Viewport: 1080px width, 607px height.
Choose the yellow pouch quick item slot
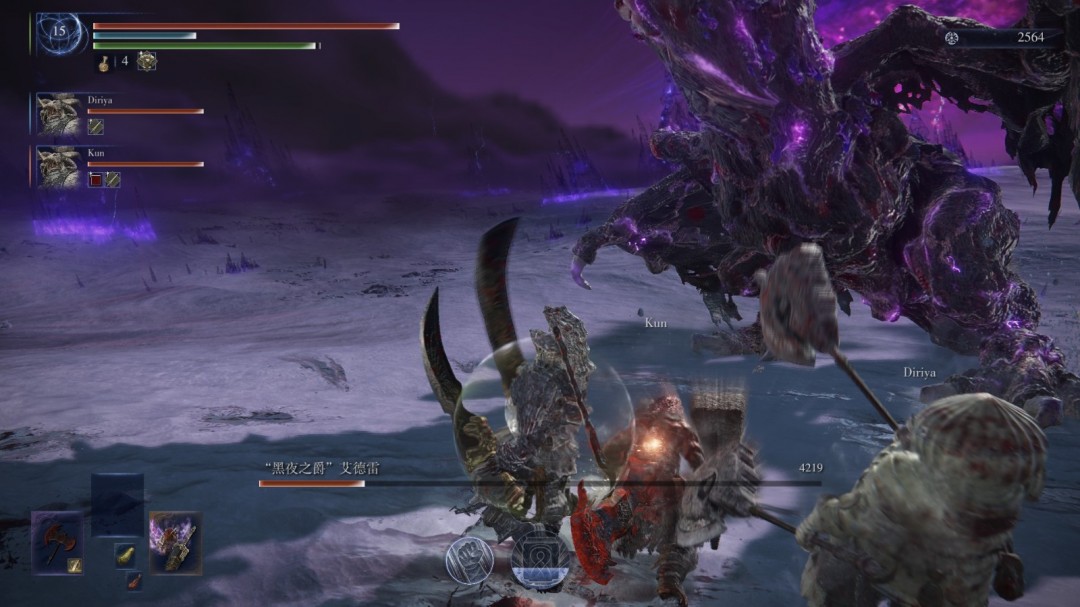pyautogui.click(x=125, y=555)
